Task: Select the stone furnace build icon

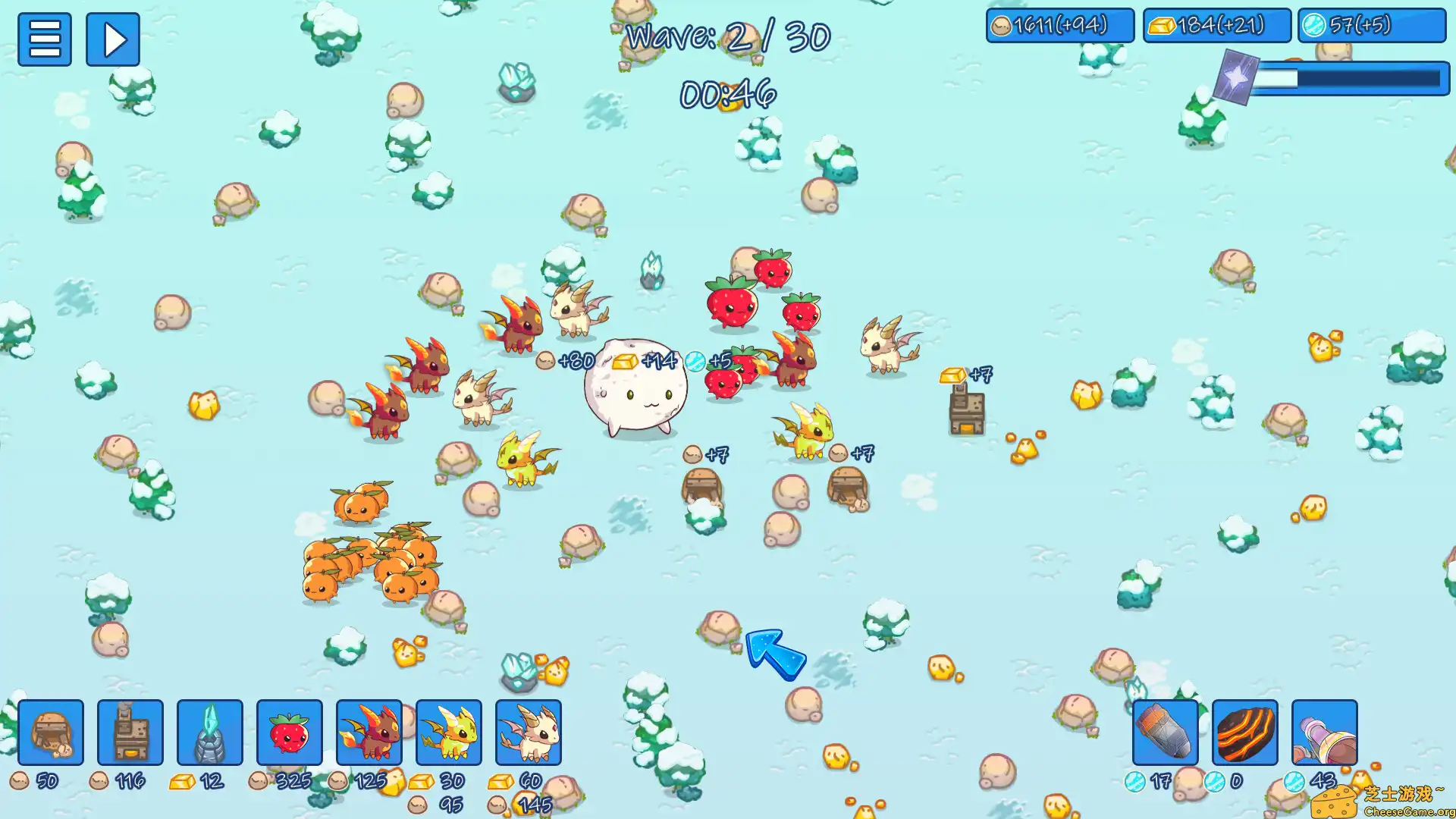Action: 131,733
